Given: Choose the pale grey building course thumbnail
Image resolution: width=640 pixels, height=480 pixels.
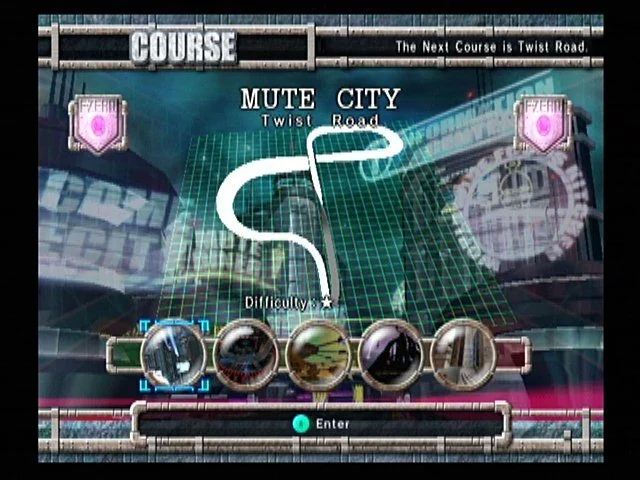Looking at the screenshot, I should click(x=462, y=355).
